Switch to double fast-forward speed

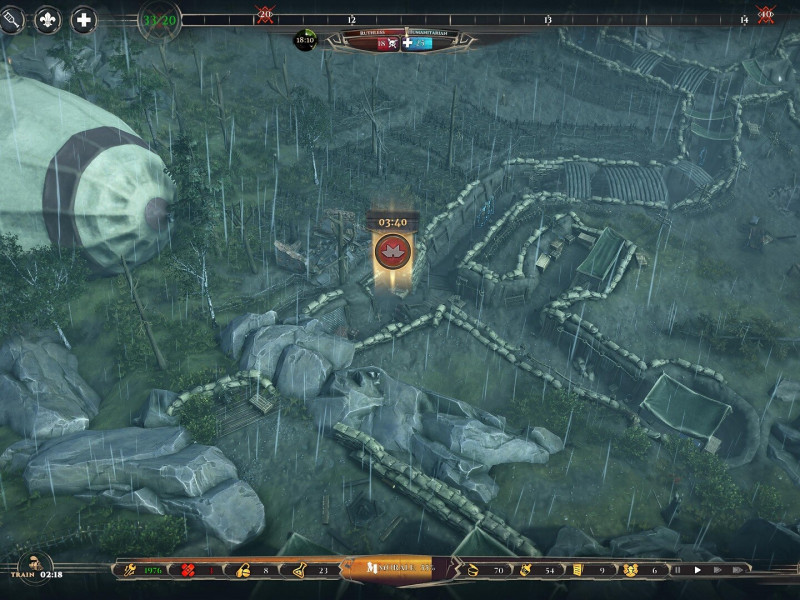(x=718, y=570)
